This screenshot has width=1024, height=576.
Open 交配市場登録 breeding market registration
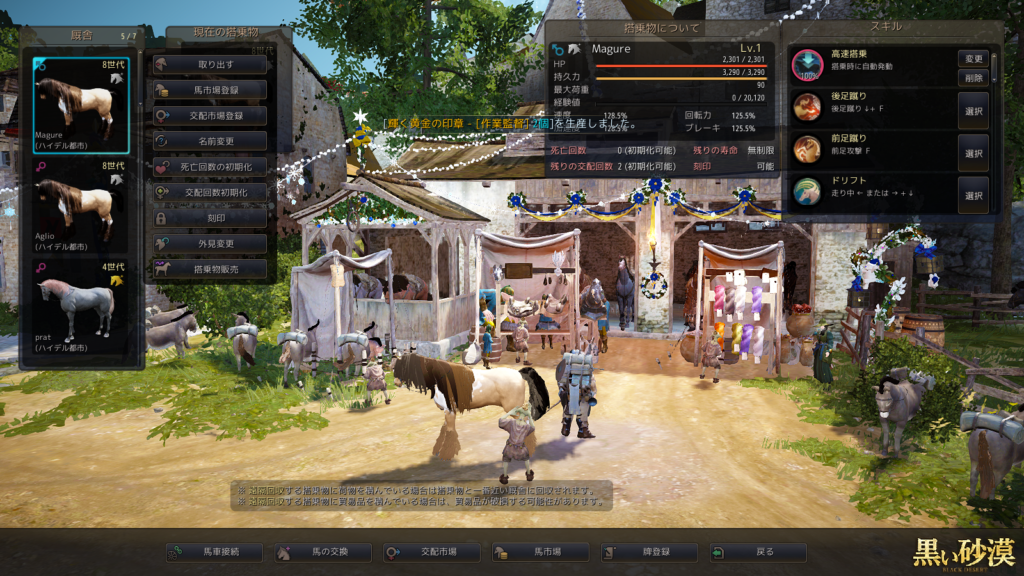coord(210,115)
